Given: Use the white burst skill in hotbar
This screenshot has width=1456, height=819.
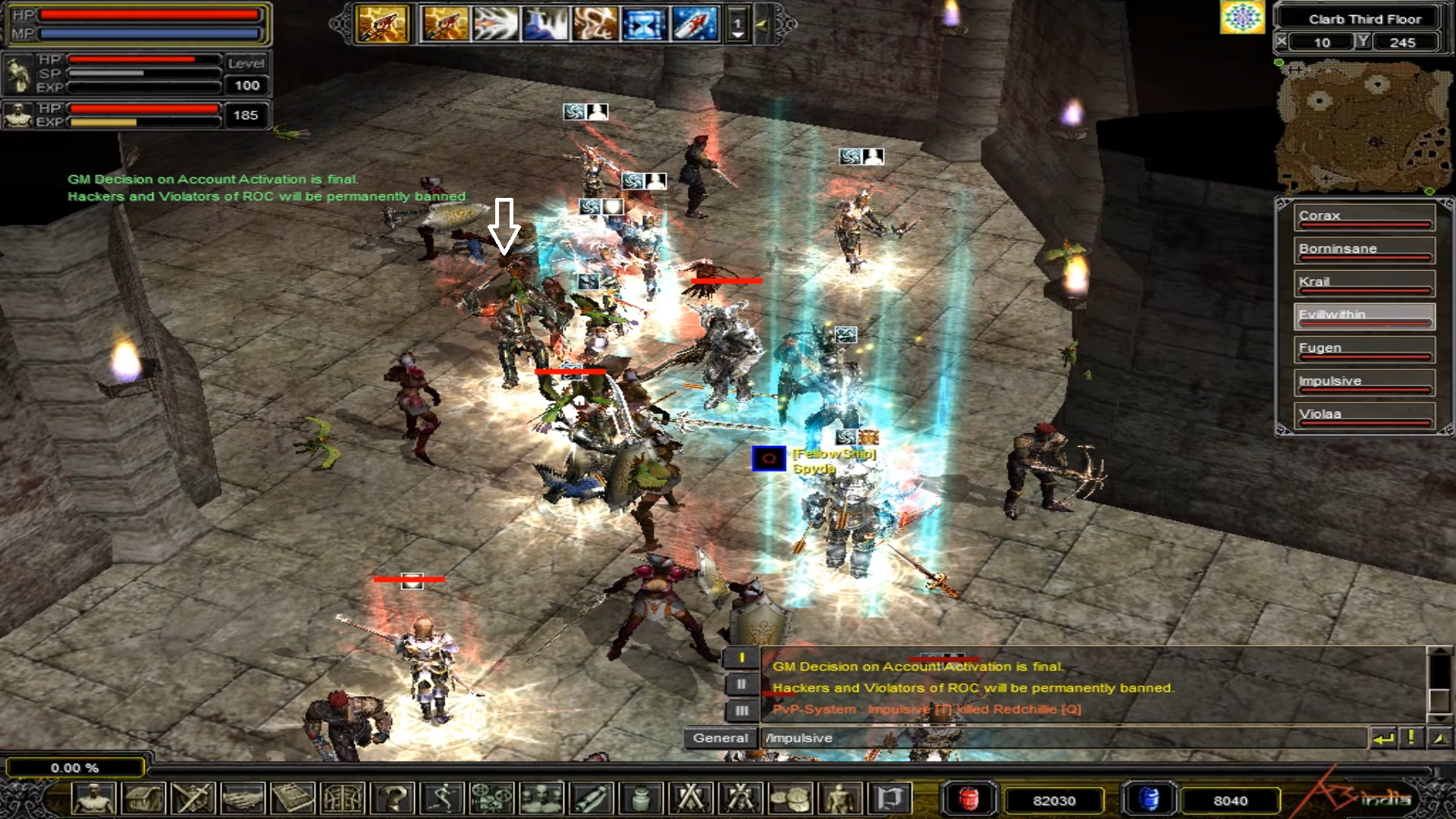Looking at the screenshot, I should [x=495, y=24].
